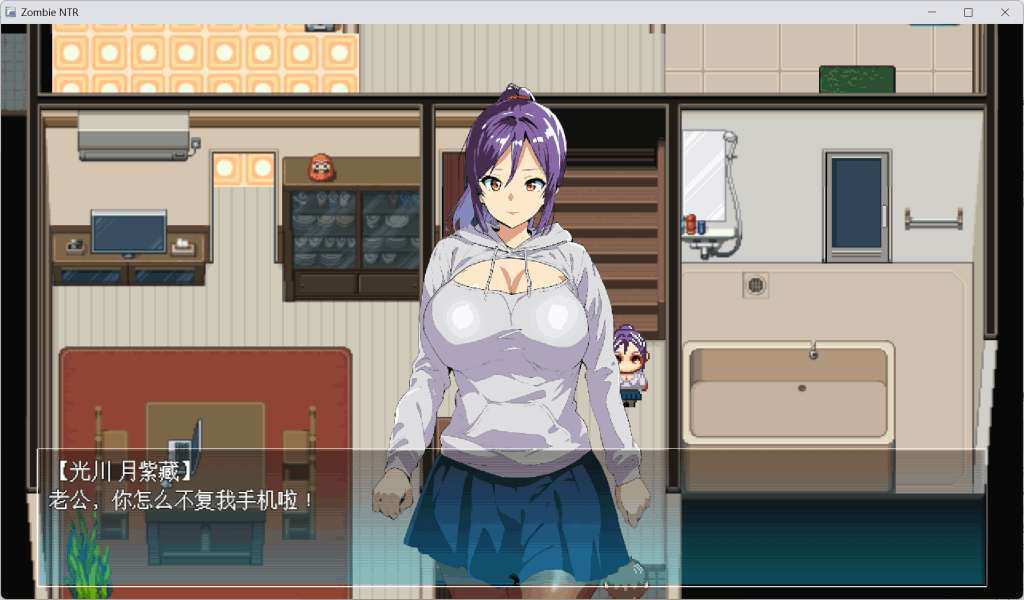Maximize the Zombie NTR window
This screenshot has height=600, width=1024.
968,12
